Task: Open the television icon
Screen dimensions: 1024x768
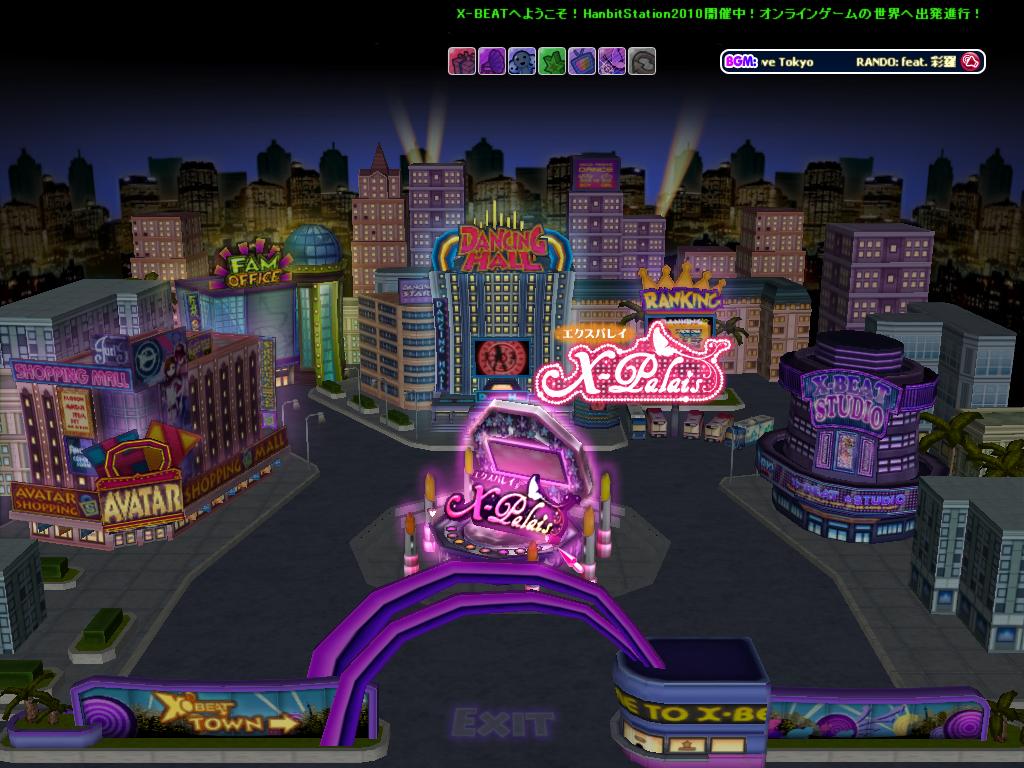Action: click(x=581, y=61)
